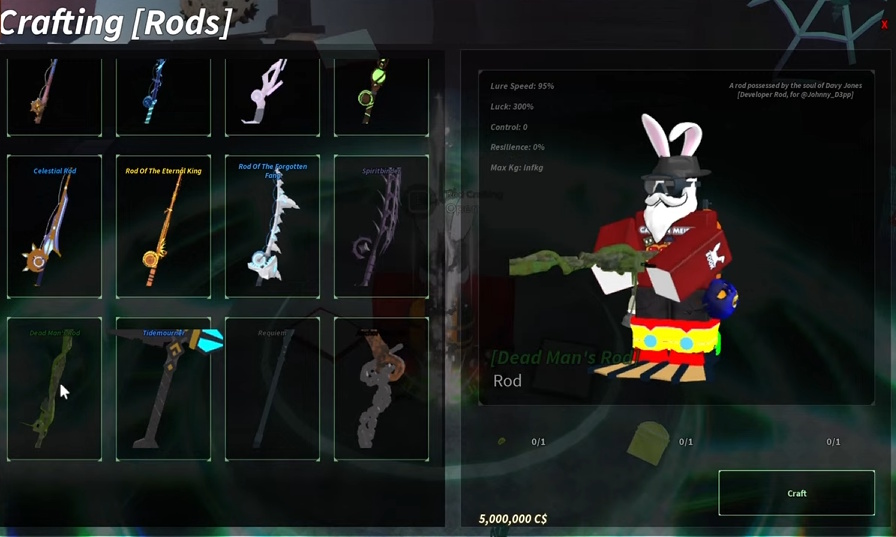Image resolution: width=896 pixels, height=537 pixels.
Task: Pick the grey and orange rod card
Action: [381, 389]
